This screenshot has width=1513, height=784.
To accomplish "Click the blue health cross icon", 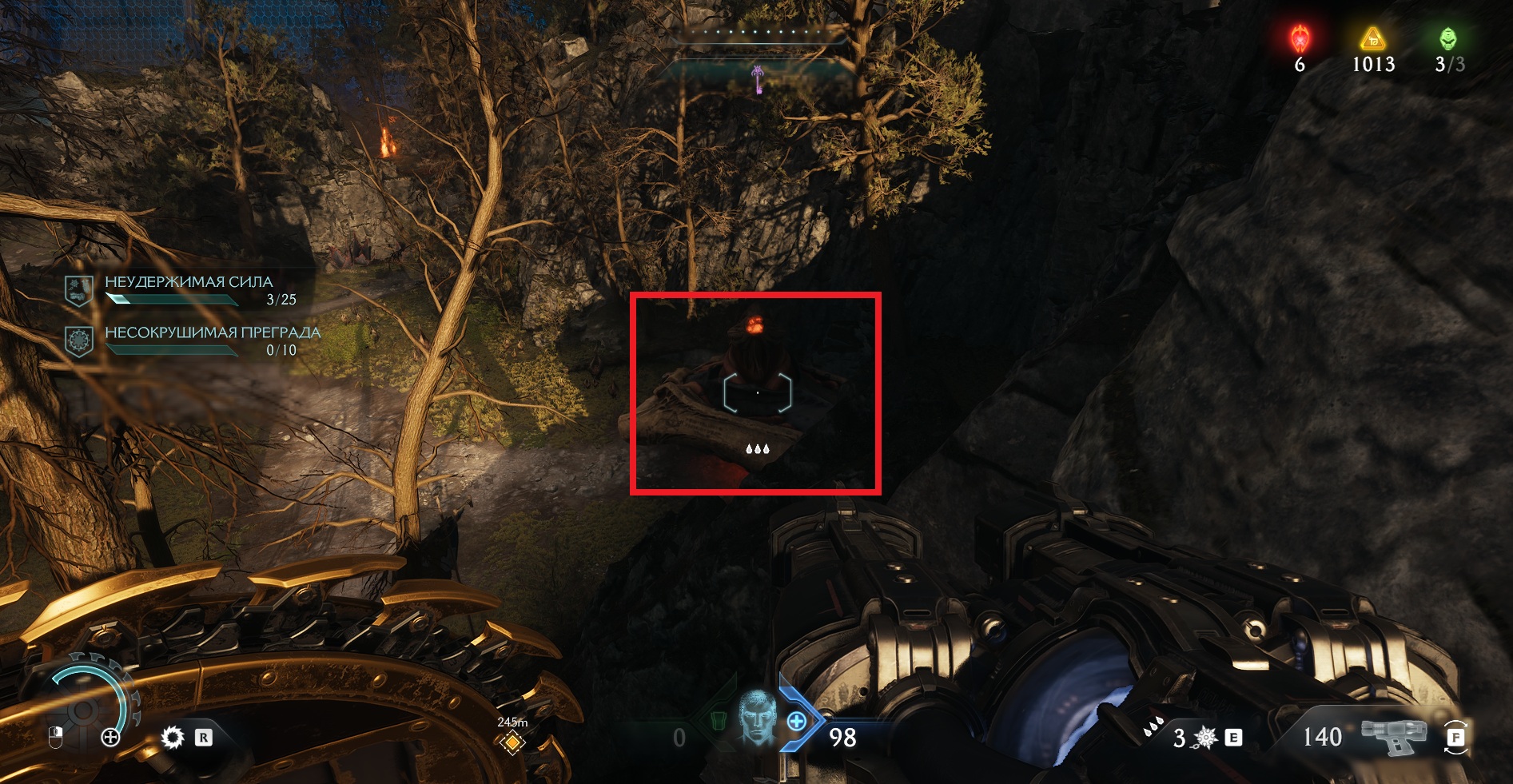I will [797, 722].
